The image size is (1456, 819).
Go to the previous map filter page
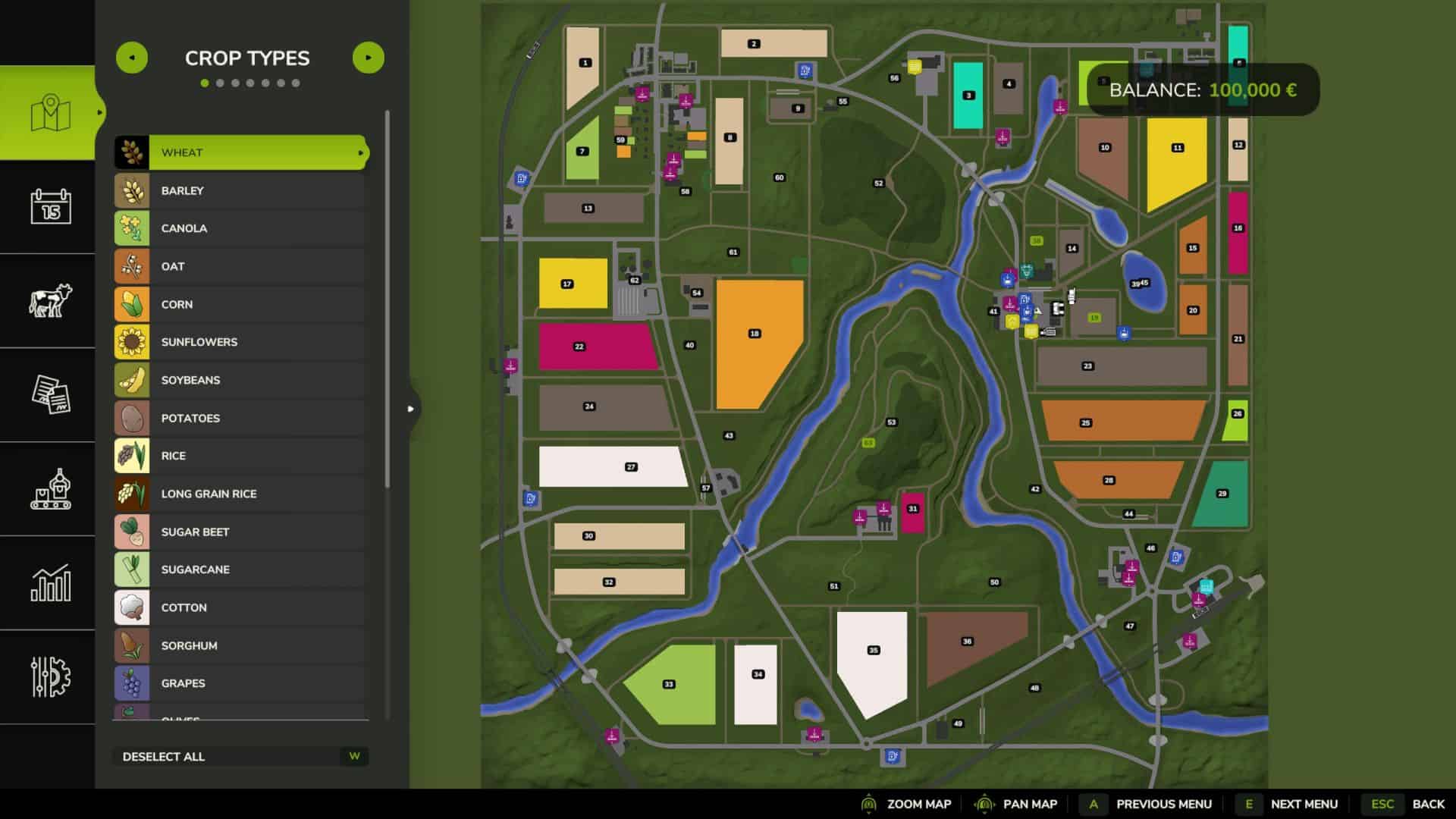(132, 58)
